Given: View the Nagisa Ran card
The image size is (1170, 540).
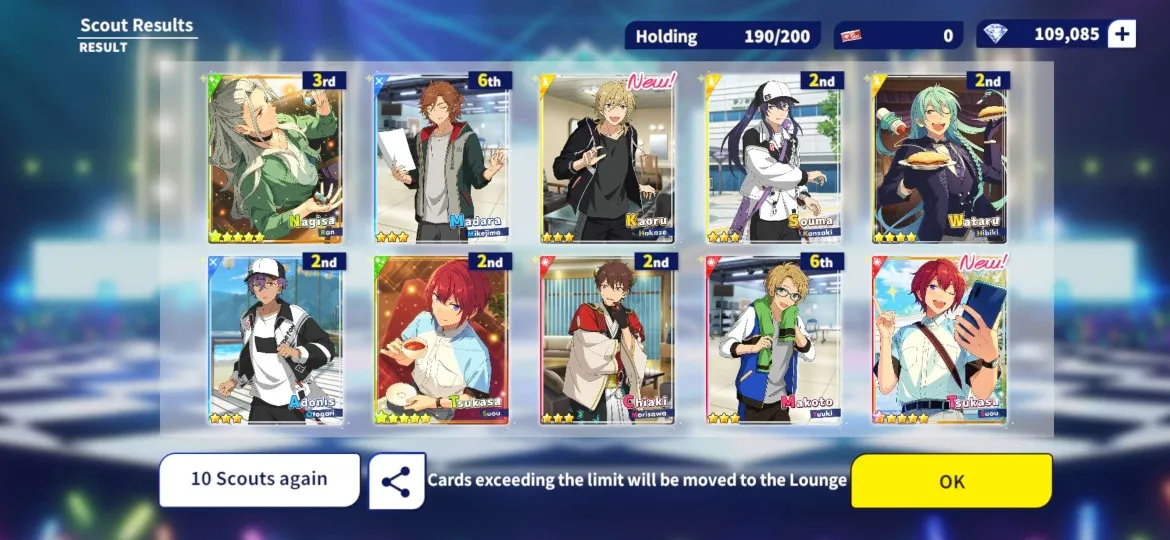Looking at the screenshot, I should point(275,158).
